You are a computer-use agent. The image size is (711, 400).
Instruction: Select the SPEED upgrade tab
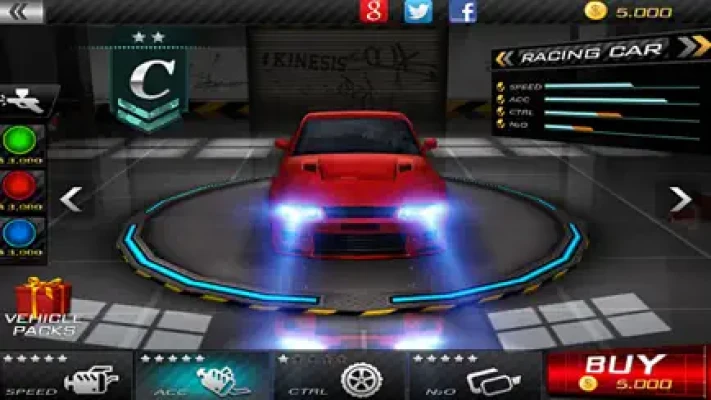(66, 376)
